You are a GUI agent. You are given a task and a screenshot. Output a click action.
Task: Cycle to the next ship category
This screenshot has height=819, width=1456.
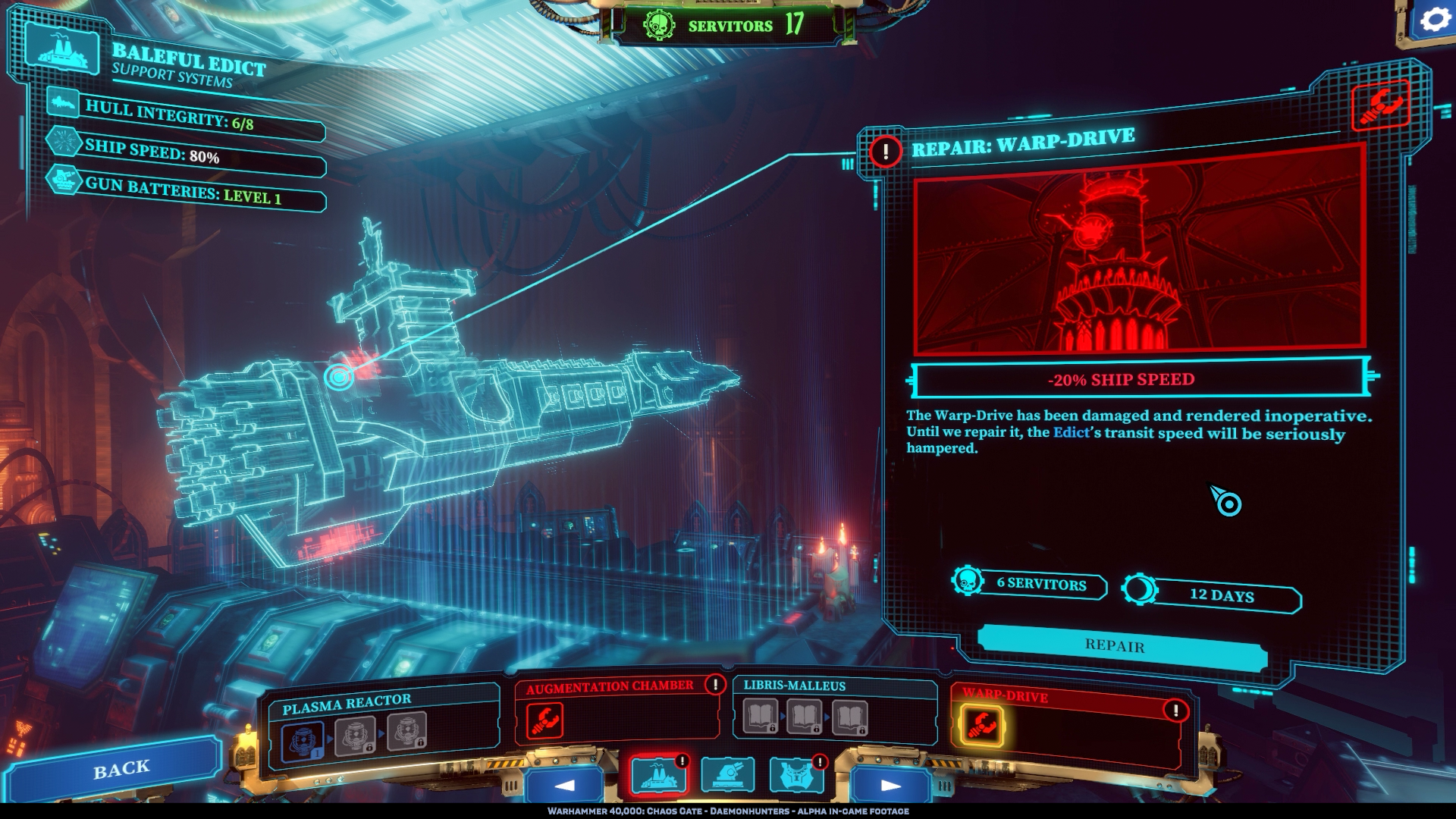click(890, 785)
